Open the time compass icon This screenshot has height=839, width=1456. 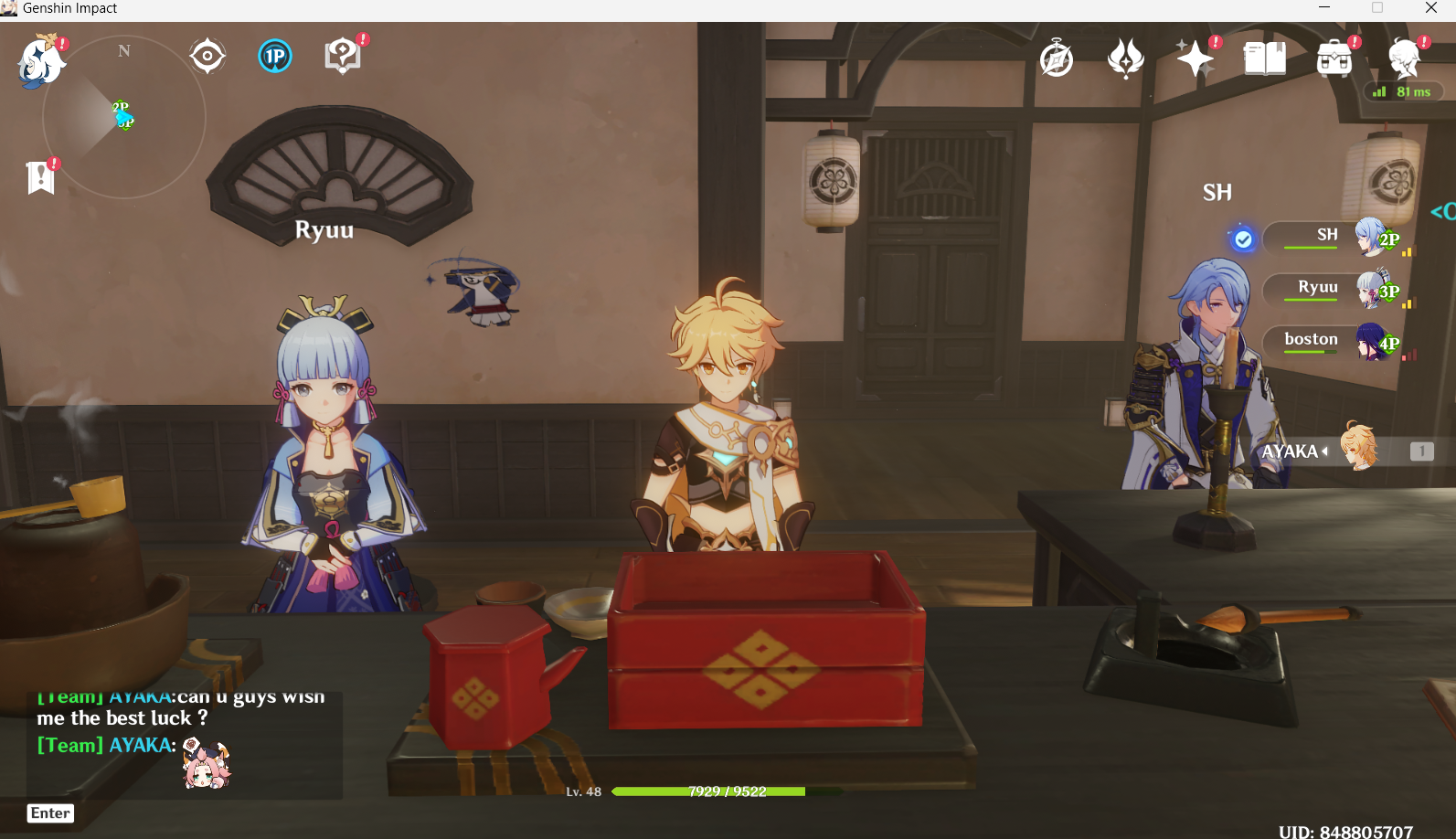1055,57
